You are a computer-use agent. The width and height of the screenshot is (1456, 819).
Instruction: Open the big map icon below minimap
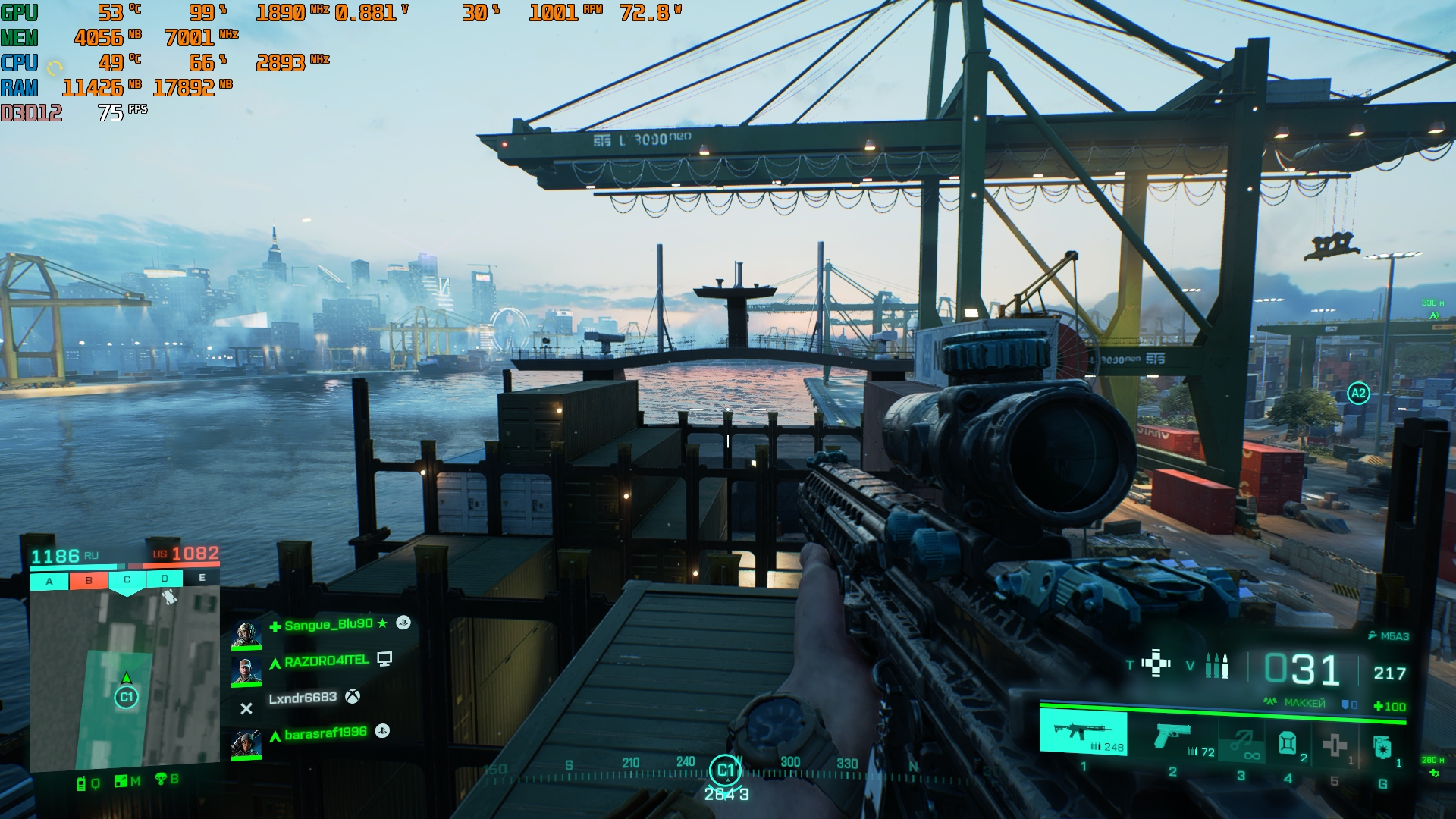point(121,781)
